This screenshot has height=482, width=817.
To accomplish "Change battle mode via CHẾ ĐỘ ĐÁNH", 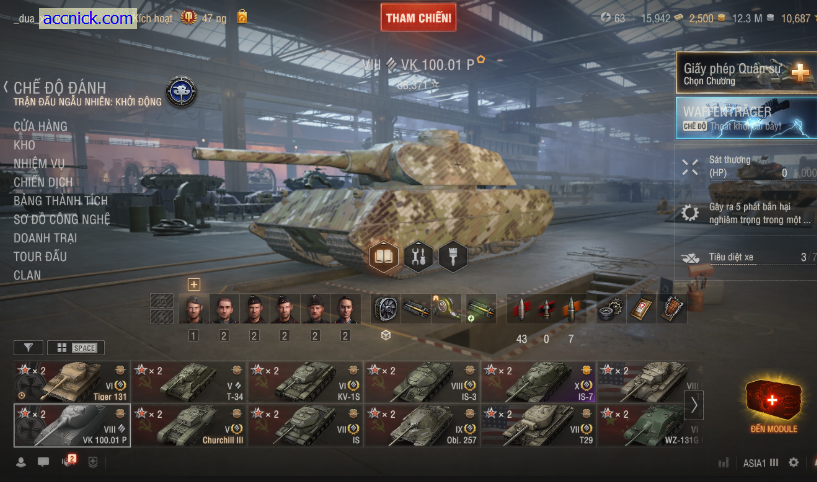I will tap(59, 88).
